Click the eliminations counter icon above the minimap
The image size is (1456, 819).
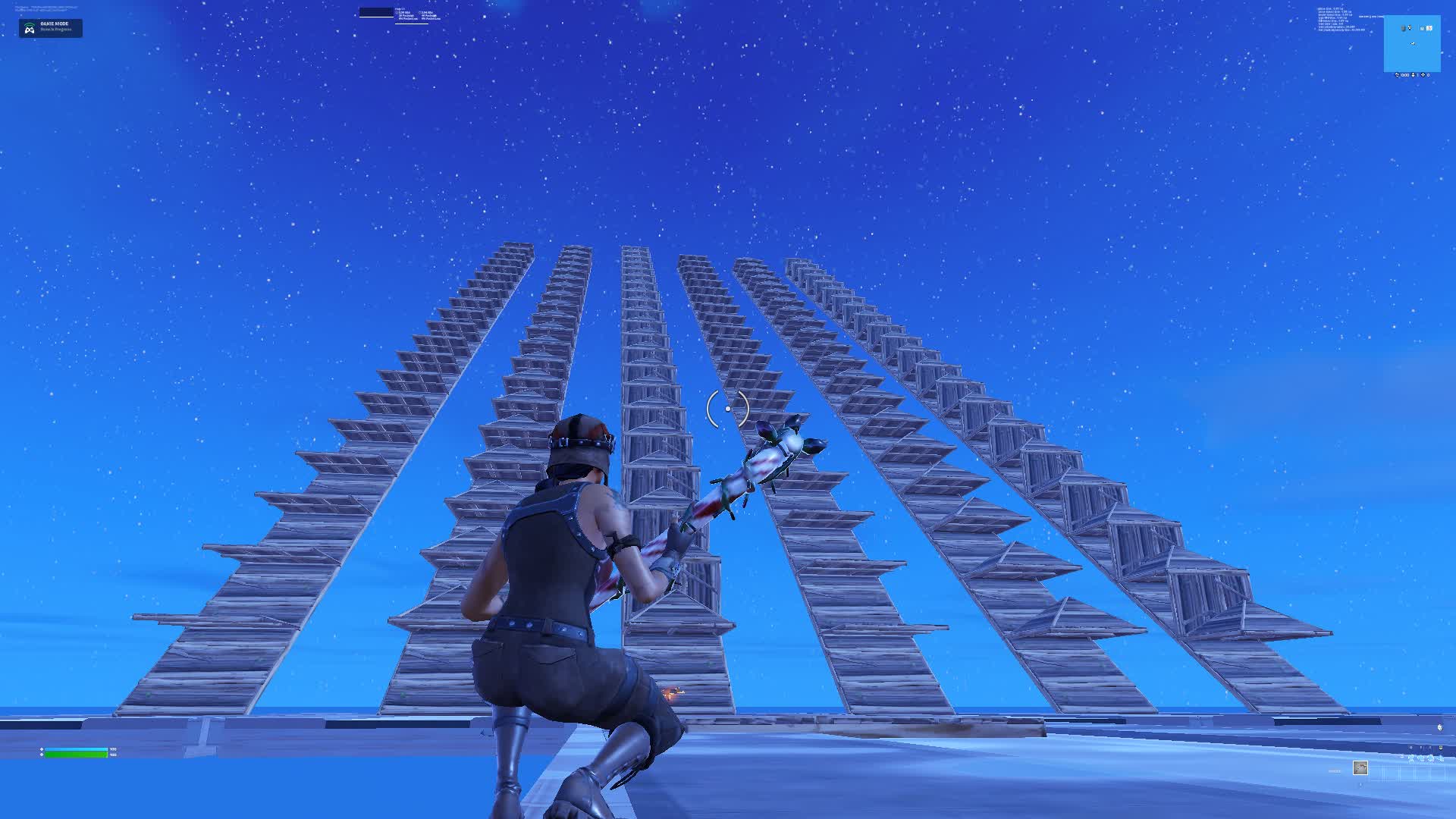[1410, 27]
